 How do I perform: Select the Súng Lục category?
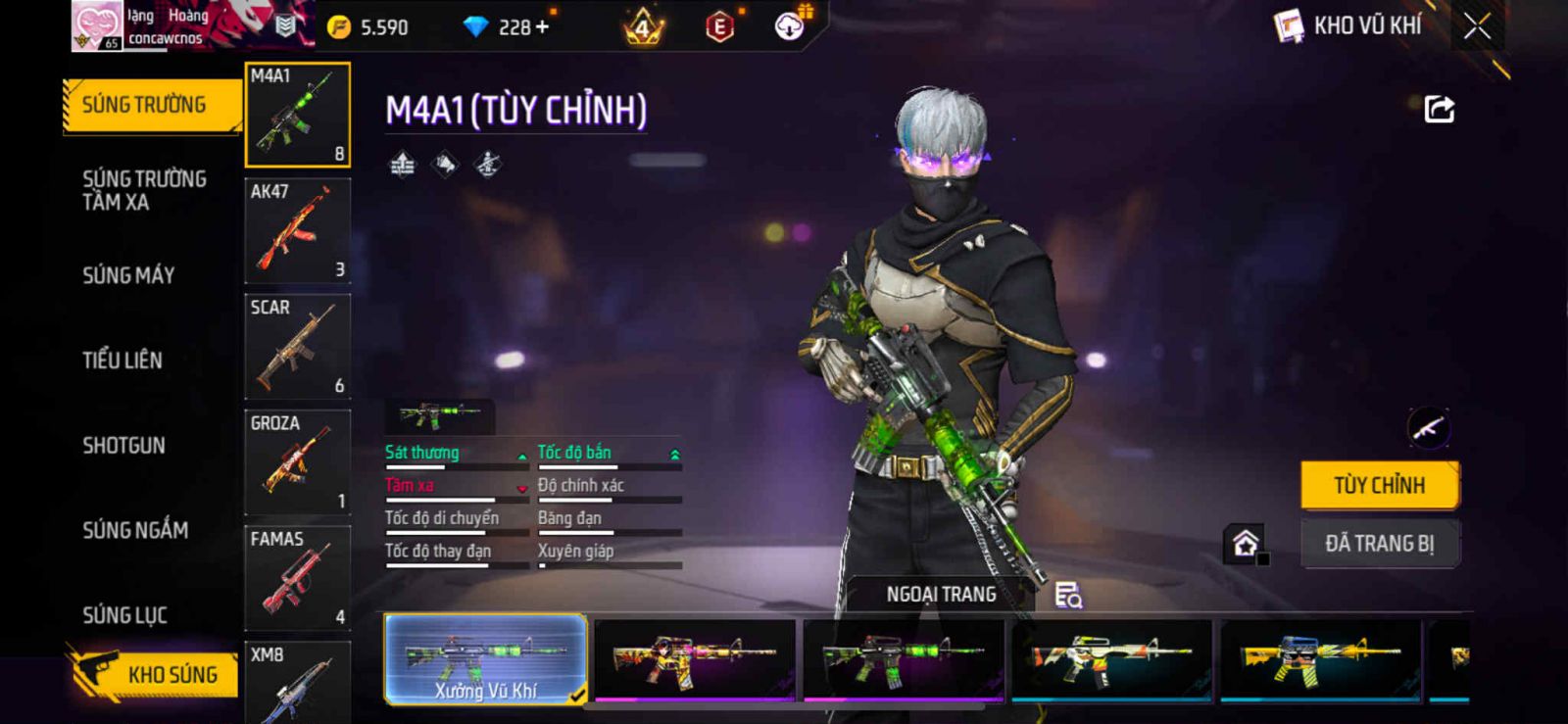click(x=124, y=615)
